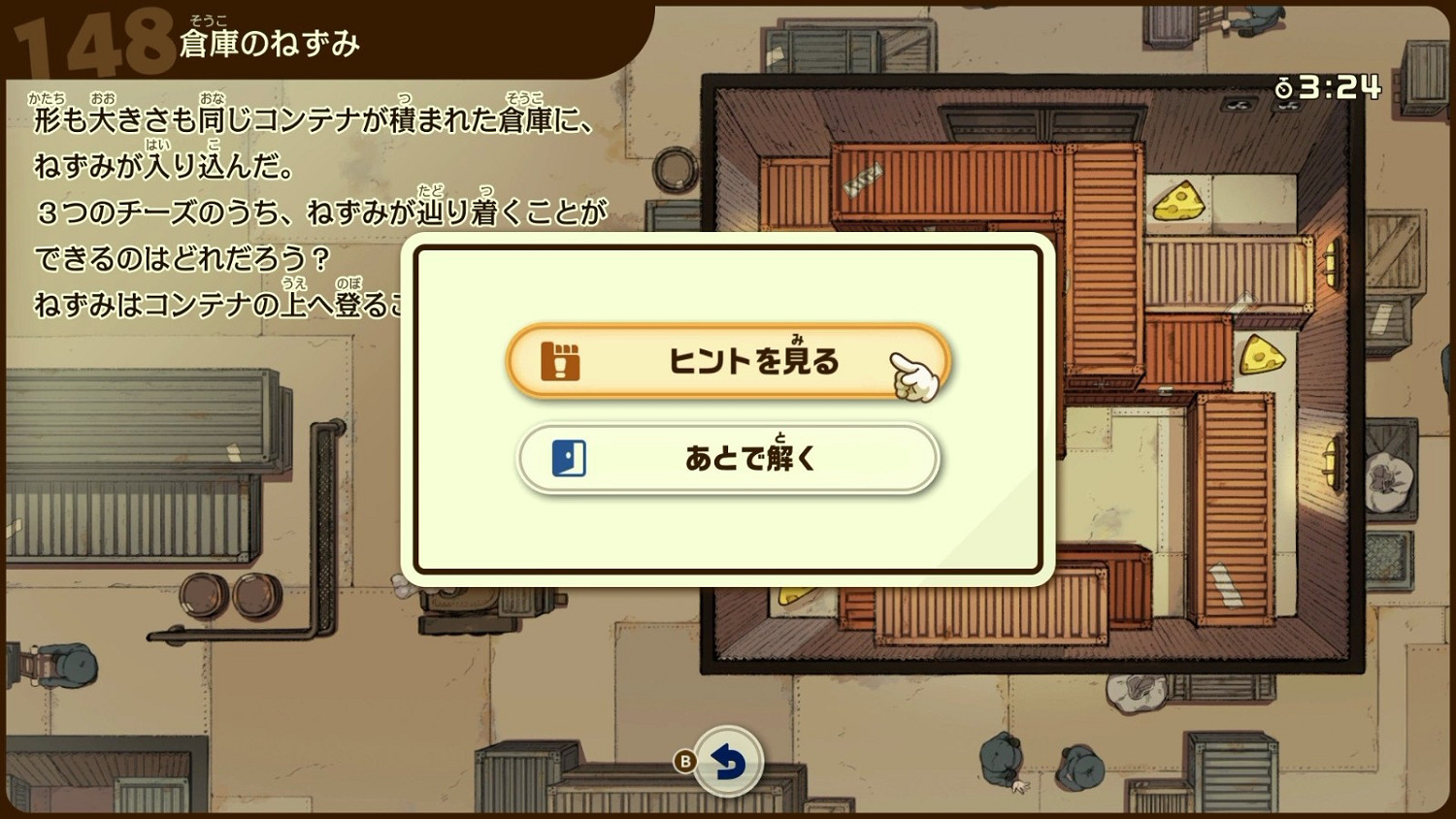Click the puzzle number 148 label
Screen dimensions: 1456x819
pos(92,39)
